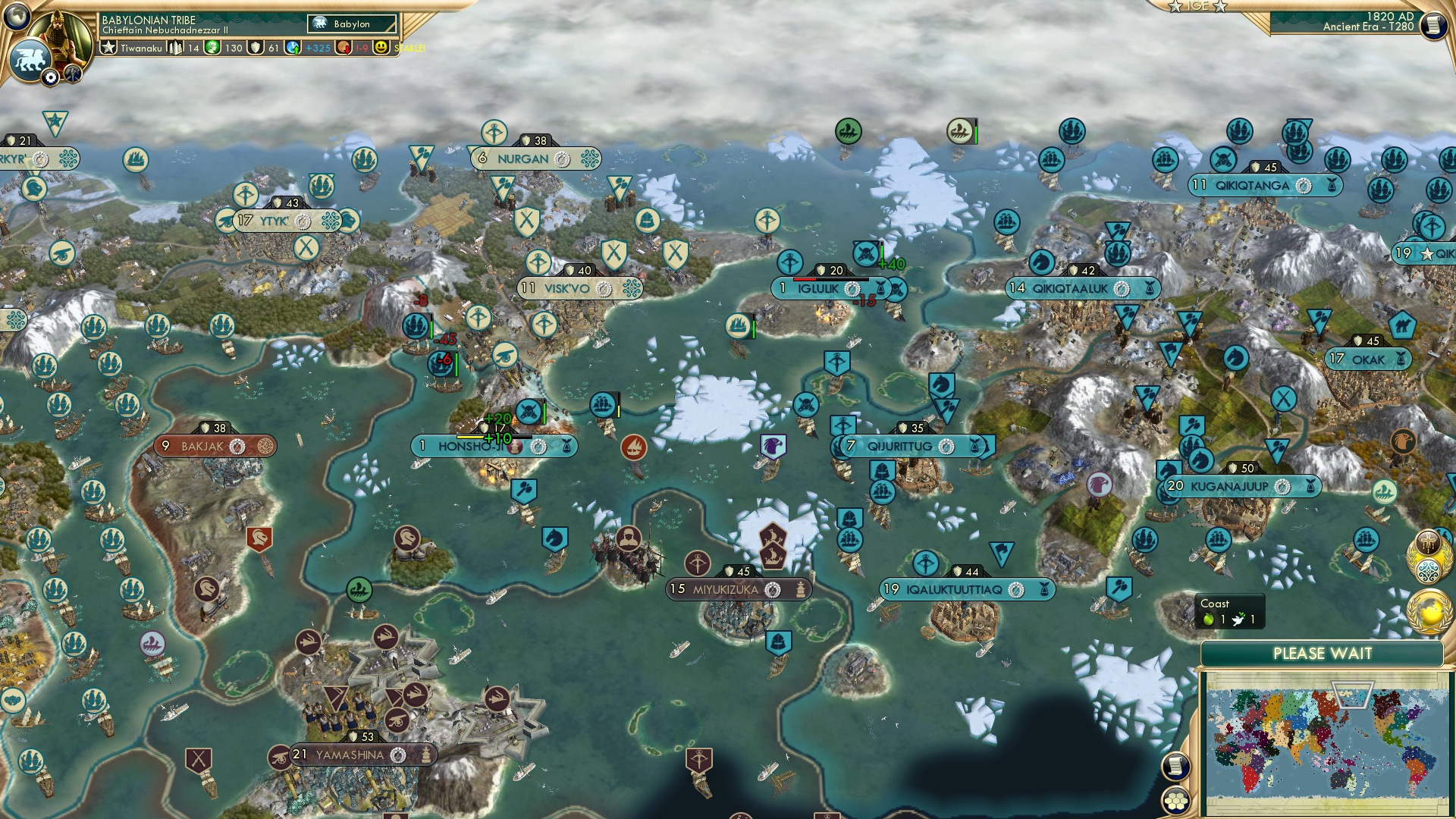1456x819 pixels.
Task: Open the gear settings icon
Action: [x=51, y=77]
